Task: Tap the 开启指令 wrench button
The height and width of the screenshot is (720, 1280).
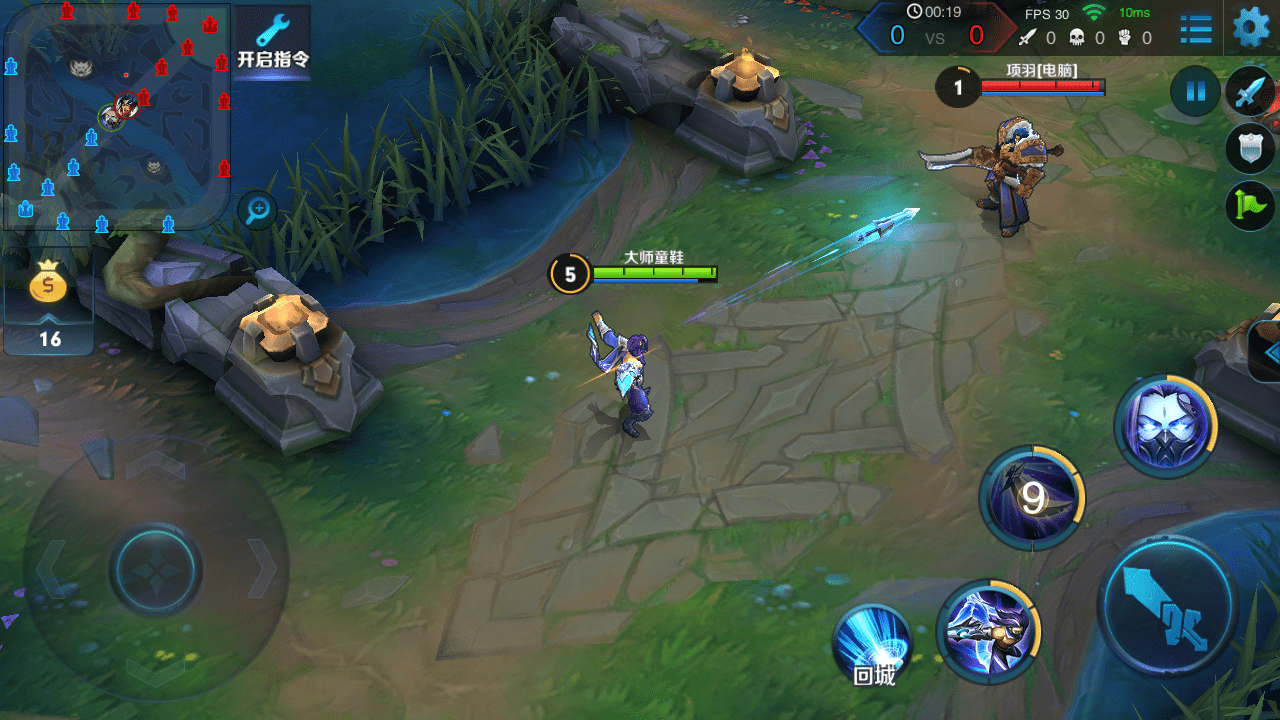Action: pyautogui.click(x=273, y=42)
